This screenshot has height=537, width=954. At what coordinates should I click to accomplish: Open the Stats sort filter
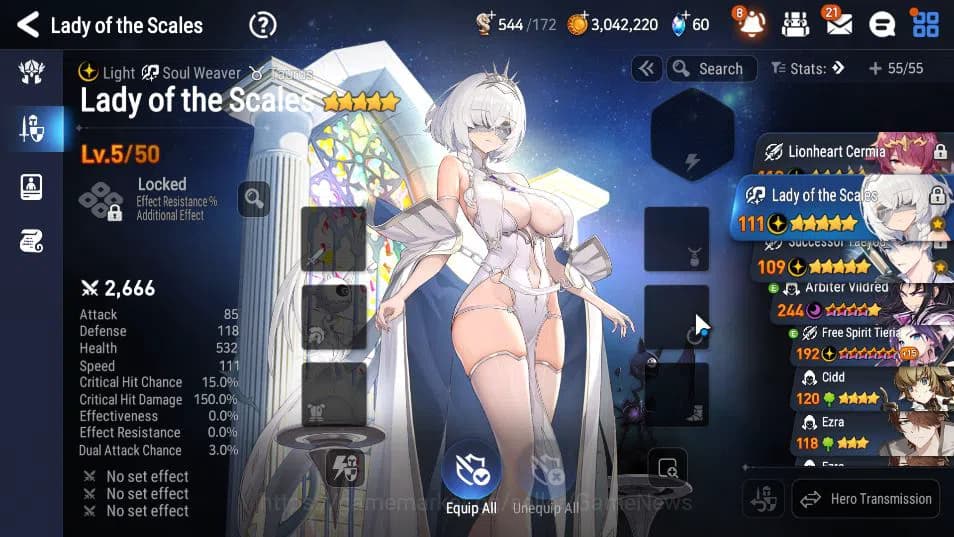pyautogui.click(x=808, y=69)
